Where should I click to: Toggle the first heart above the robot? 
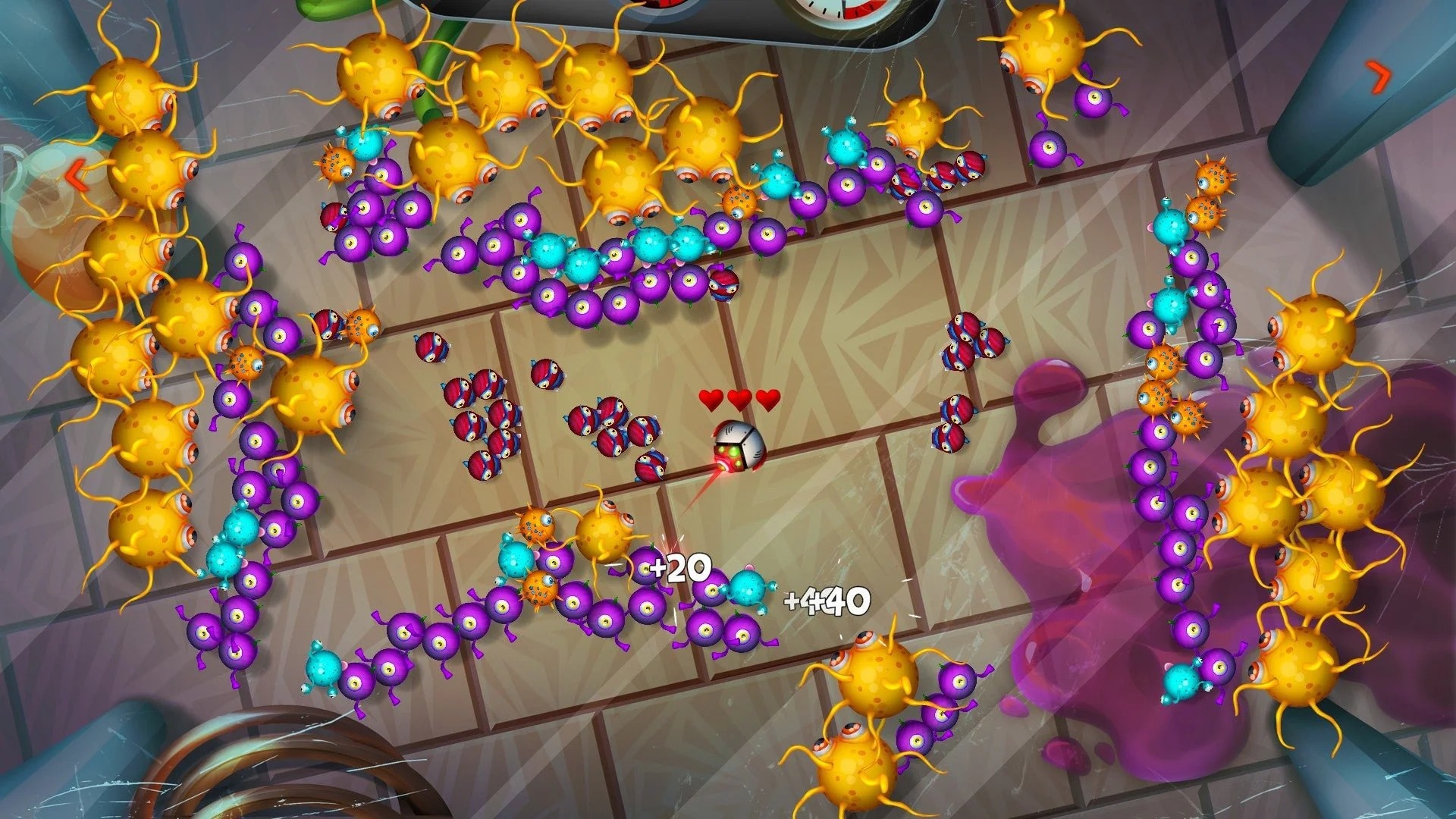click(710, 398)
